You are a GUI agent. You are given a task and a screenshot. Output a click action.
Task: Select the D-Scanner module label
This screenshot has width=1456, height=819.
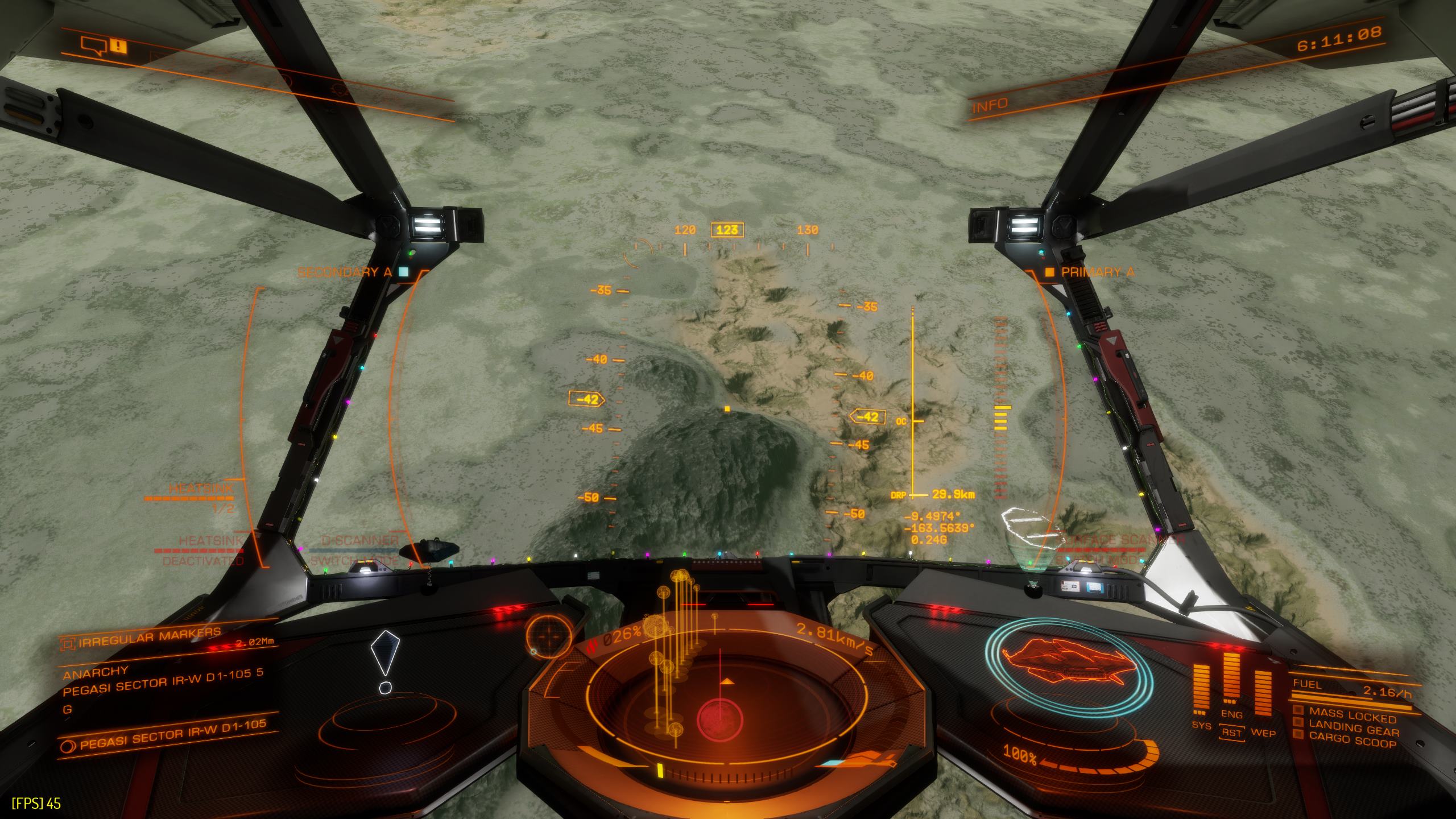tap(360, 540)
